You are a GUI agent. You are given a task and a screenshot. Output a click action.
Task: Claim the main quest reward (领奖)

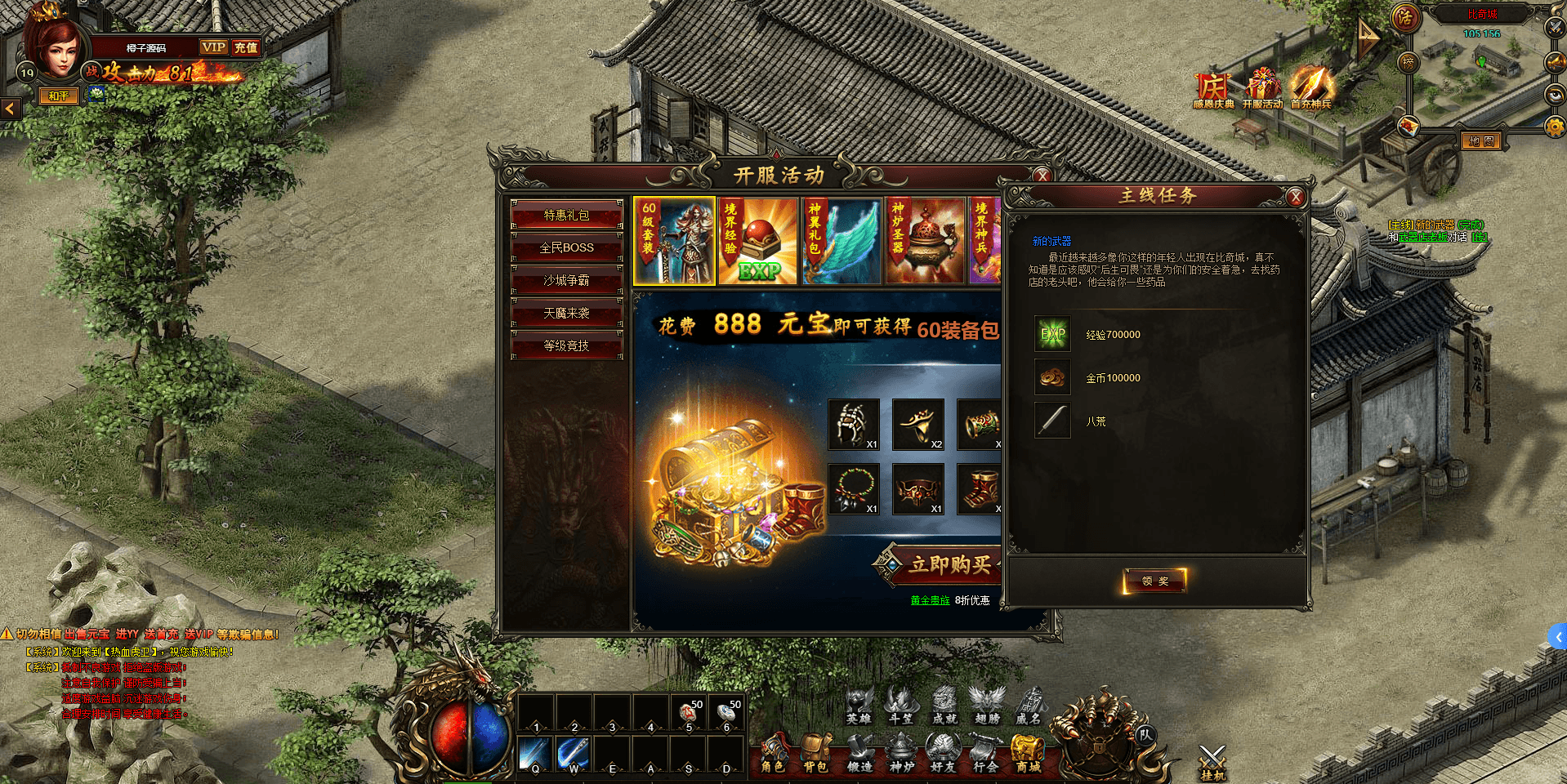(1154, 581)
